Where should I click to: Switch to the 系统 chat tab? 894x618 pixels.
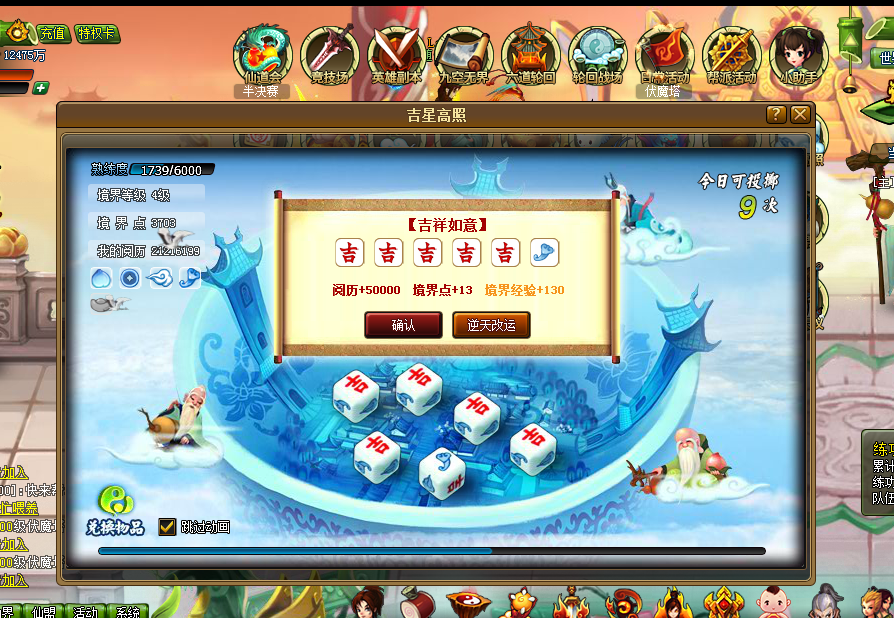[127, 611]
